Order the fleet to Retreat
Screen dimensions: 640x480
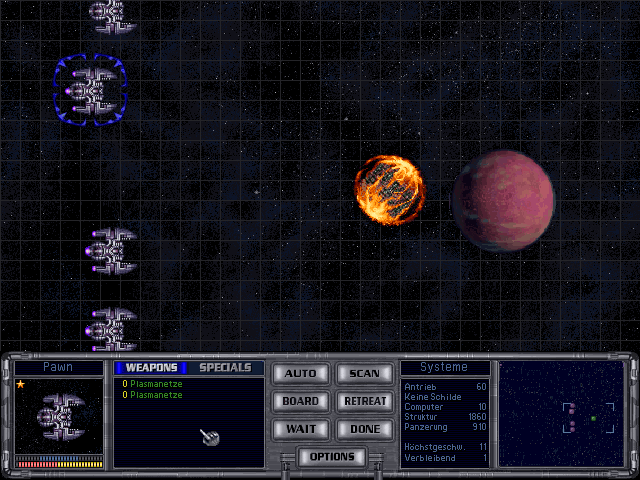point(364,401)
